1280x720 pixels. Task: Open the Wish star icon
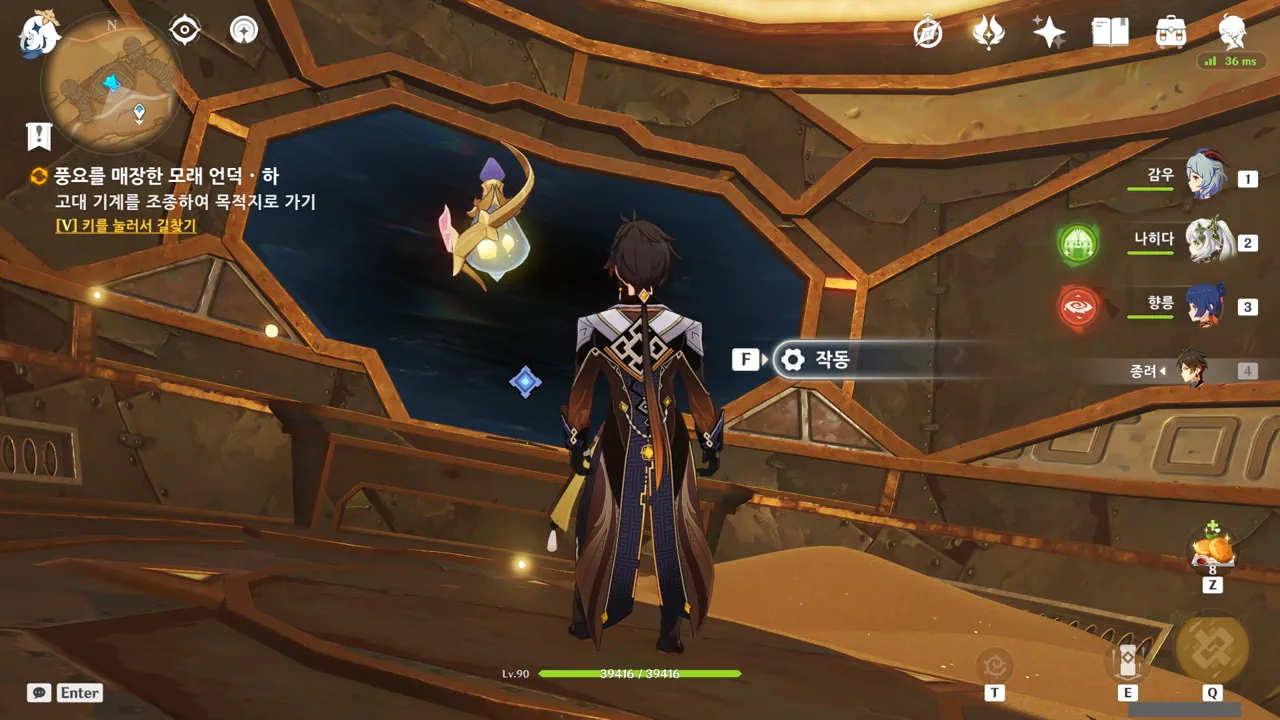coord(1049,33)
